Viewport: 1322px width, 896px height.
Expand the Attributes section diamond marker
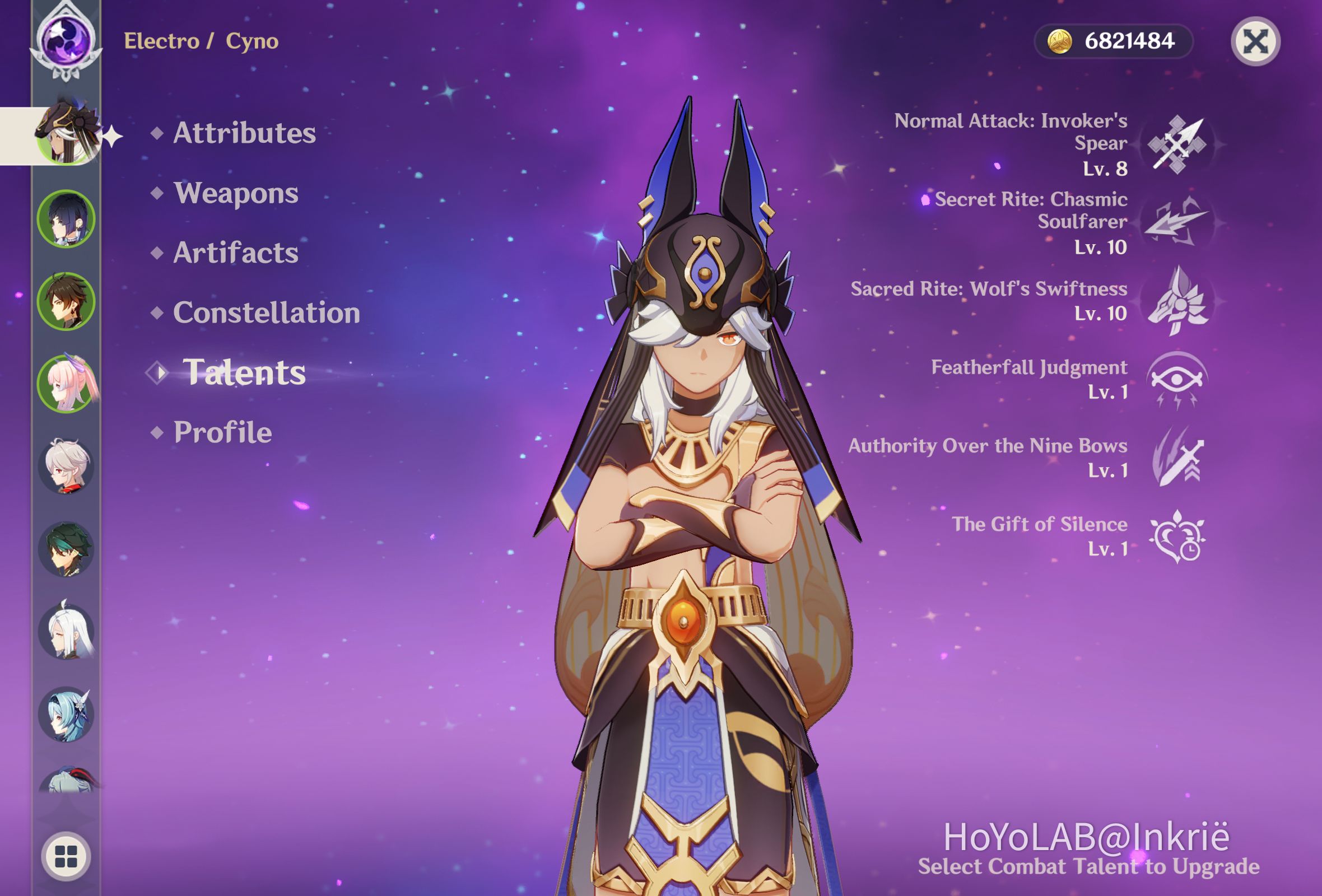point(159,135)
